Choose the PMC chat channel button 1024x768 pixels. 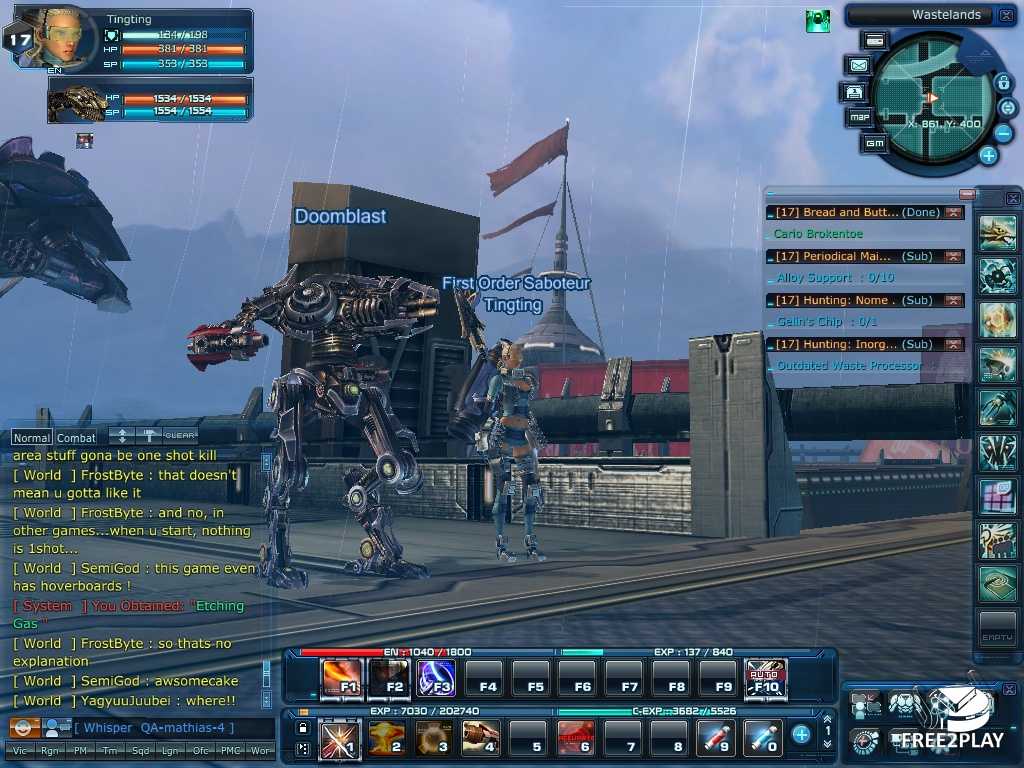tap(232, 750)
